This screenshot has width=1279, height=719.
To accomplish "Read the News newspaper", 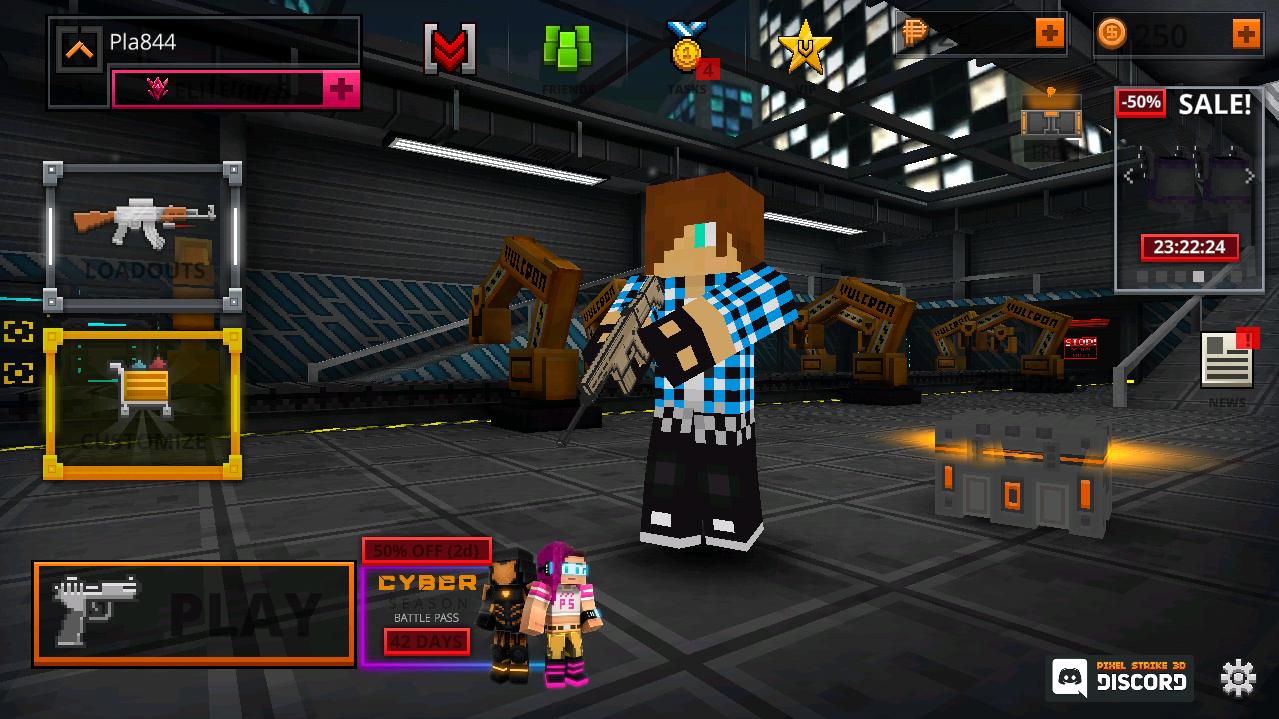I will 1227,362.
